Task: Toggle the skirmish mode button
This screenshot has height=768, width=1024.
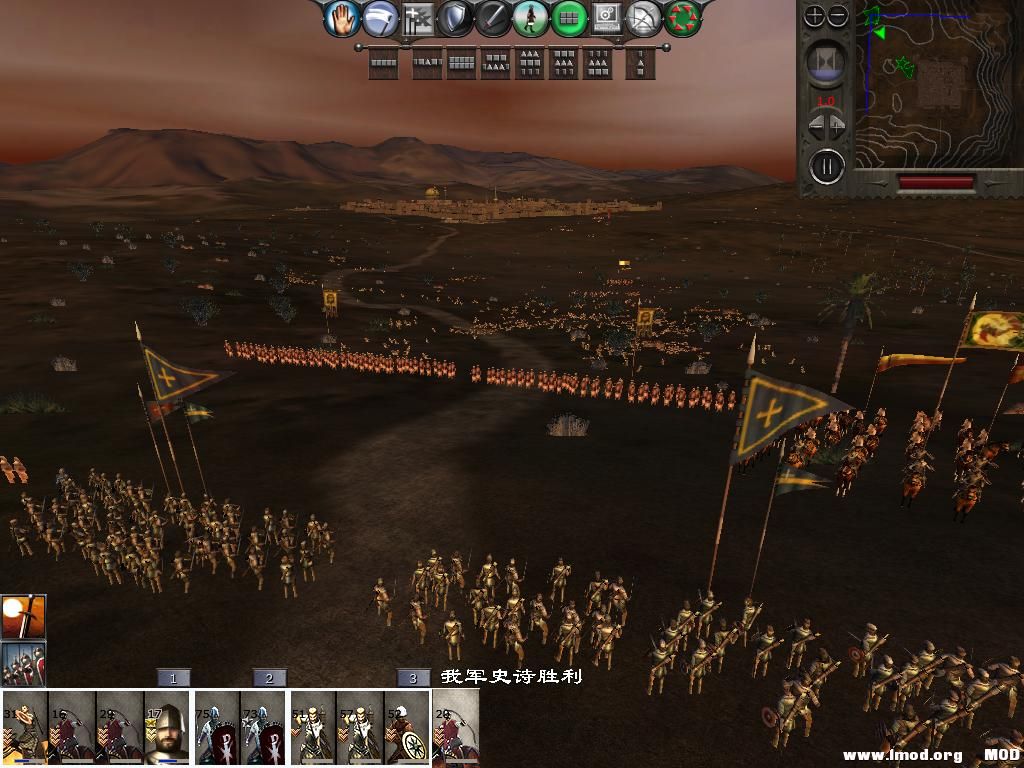Action: pyautogui.click(x=379, y=18)
